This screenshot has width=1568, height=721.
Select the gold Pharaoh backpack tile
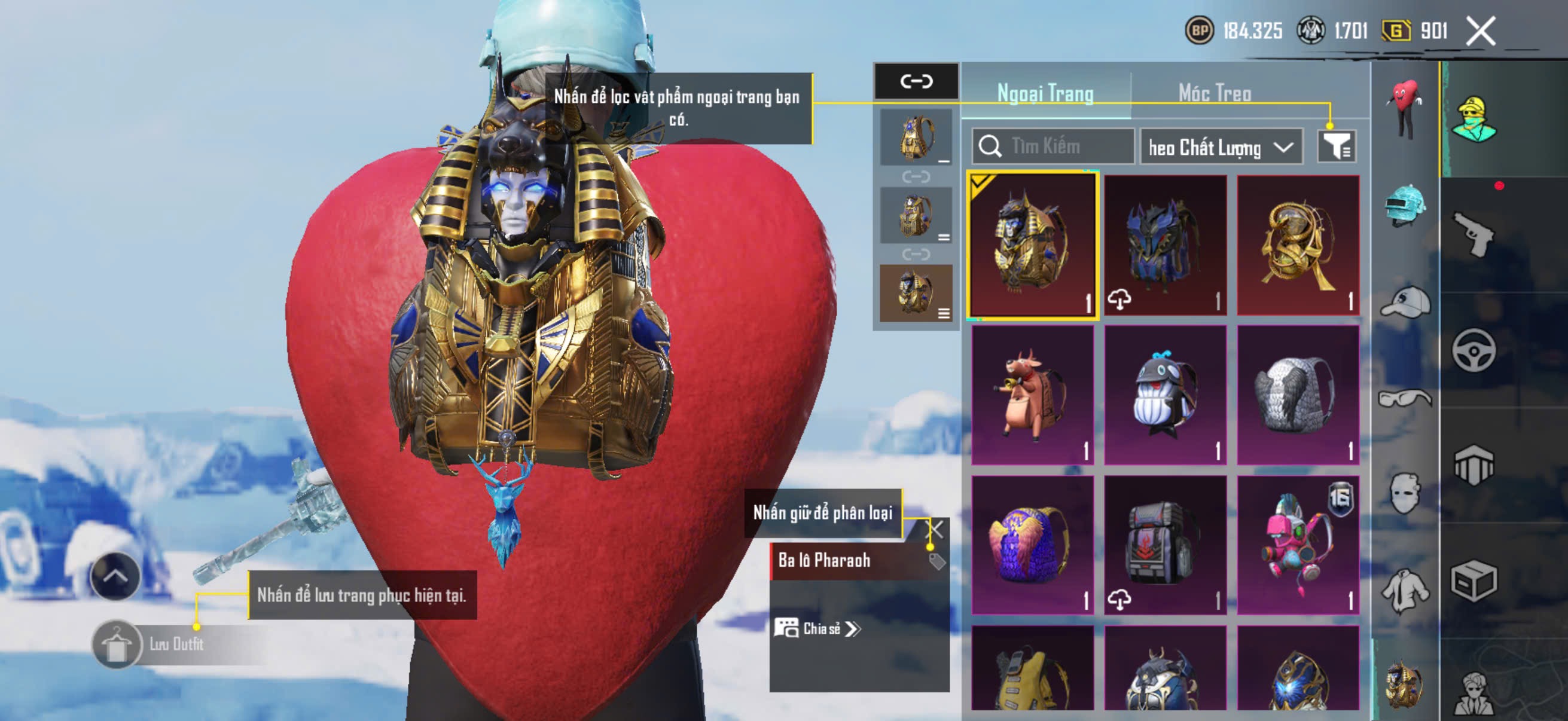[1032, 245]
